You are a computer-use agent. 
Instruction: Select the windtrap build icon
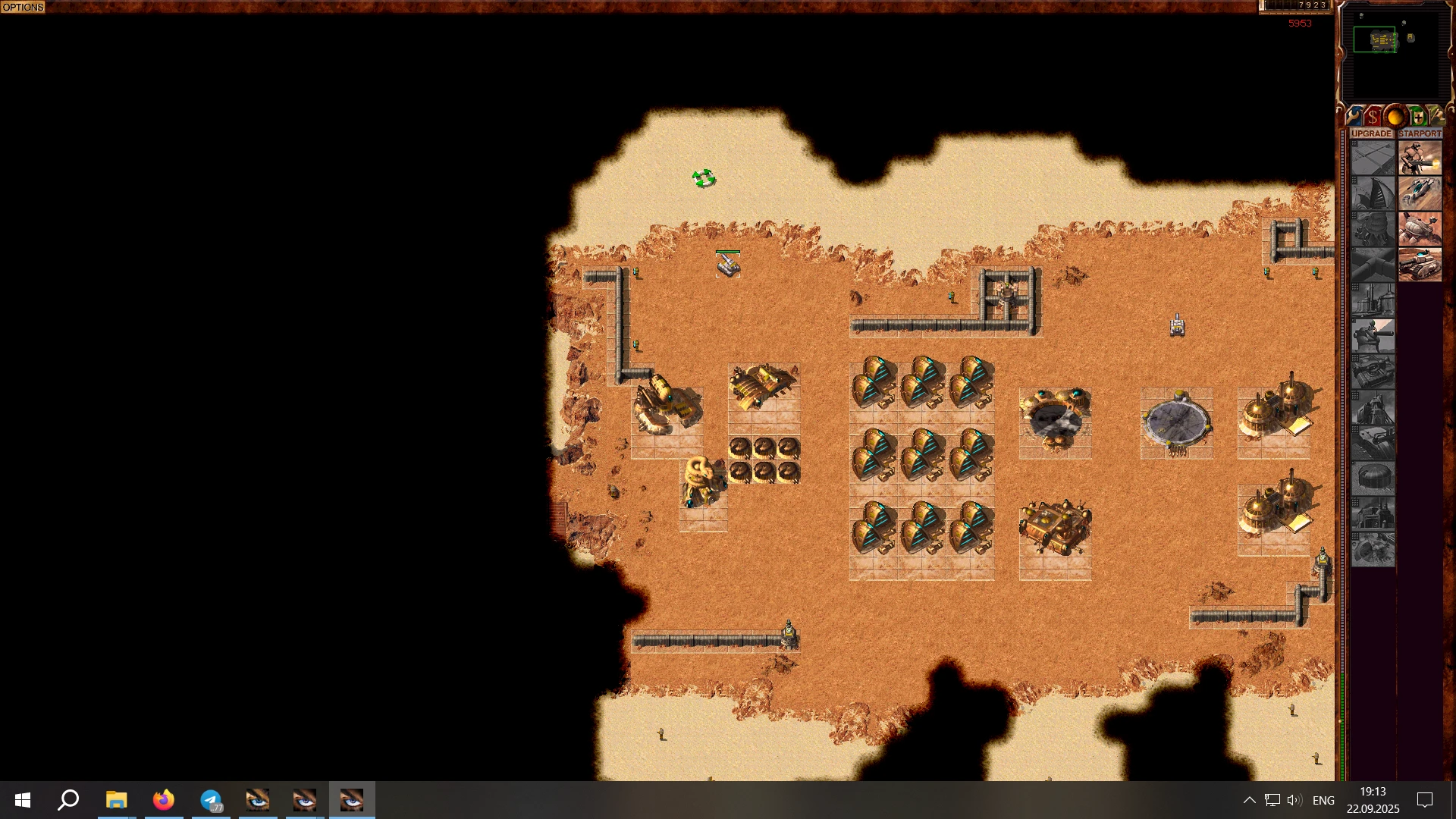[x=1373, y=195]
